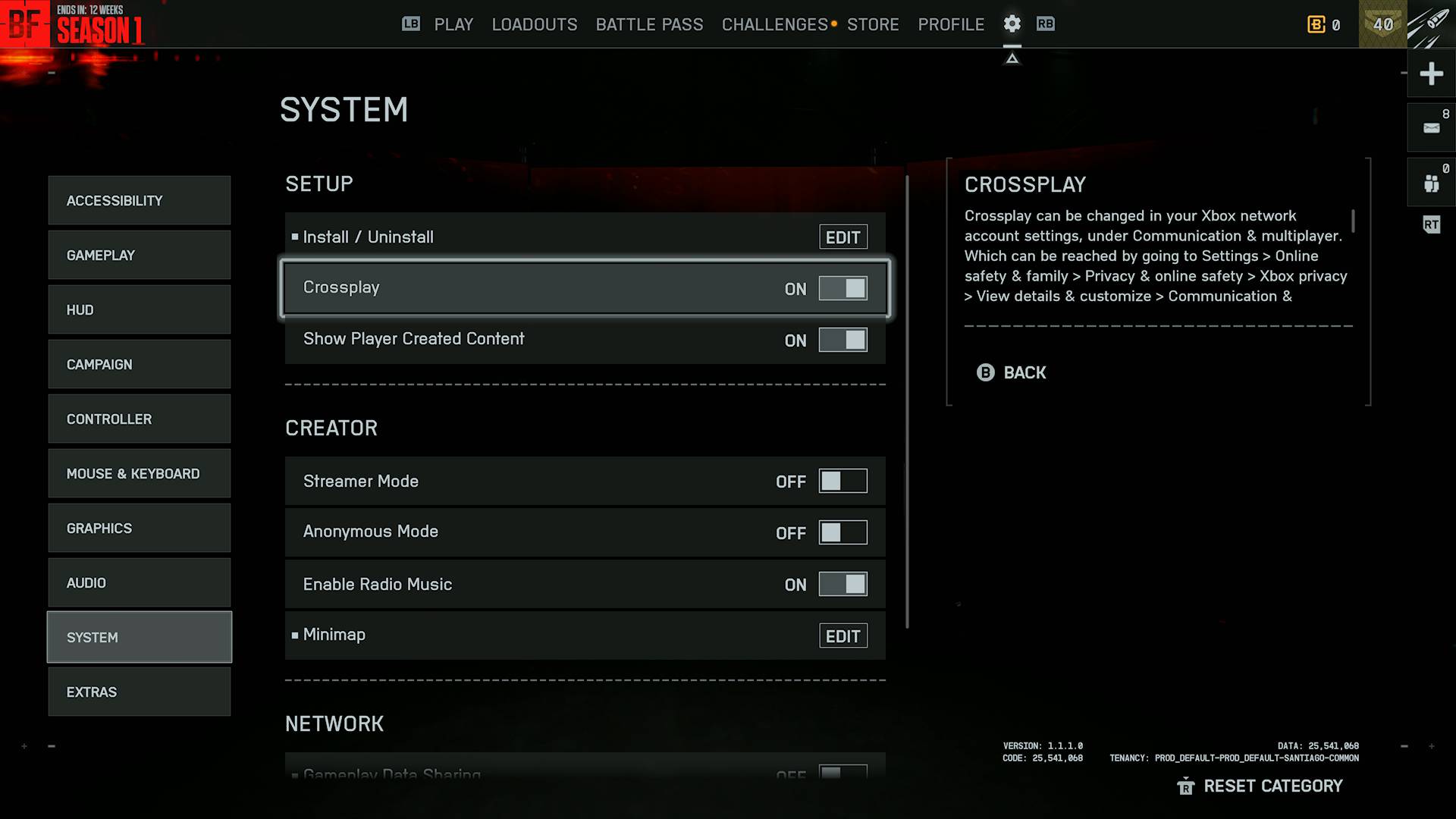Open the settings gear icon in the top menu
The image size is (1456, 819).
[1012, 24]
